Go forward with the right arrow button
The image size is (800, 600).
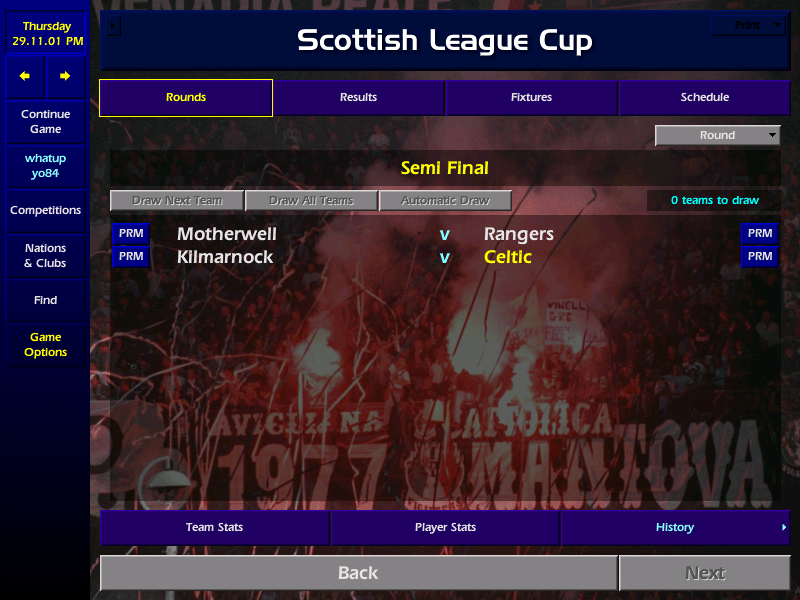[65, 76]
